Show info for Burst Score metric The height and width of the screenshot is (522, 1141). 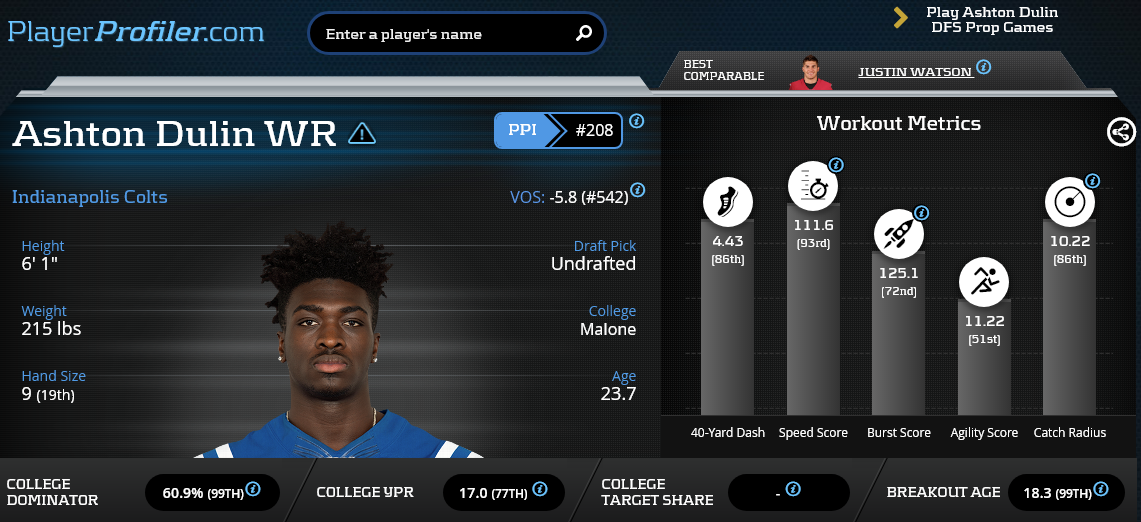pos(921,213)
